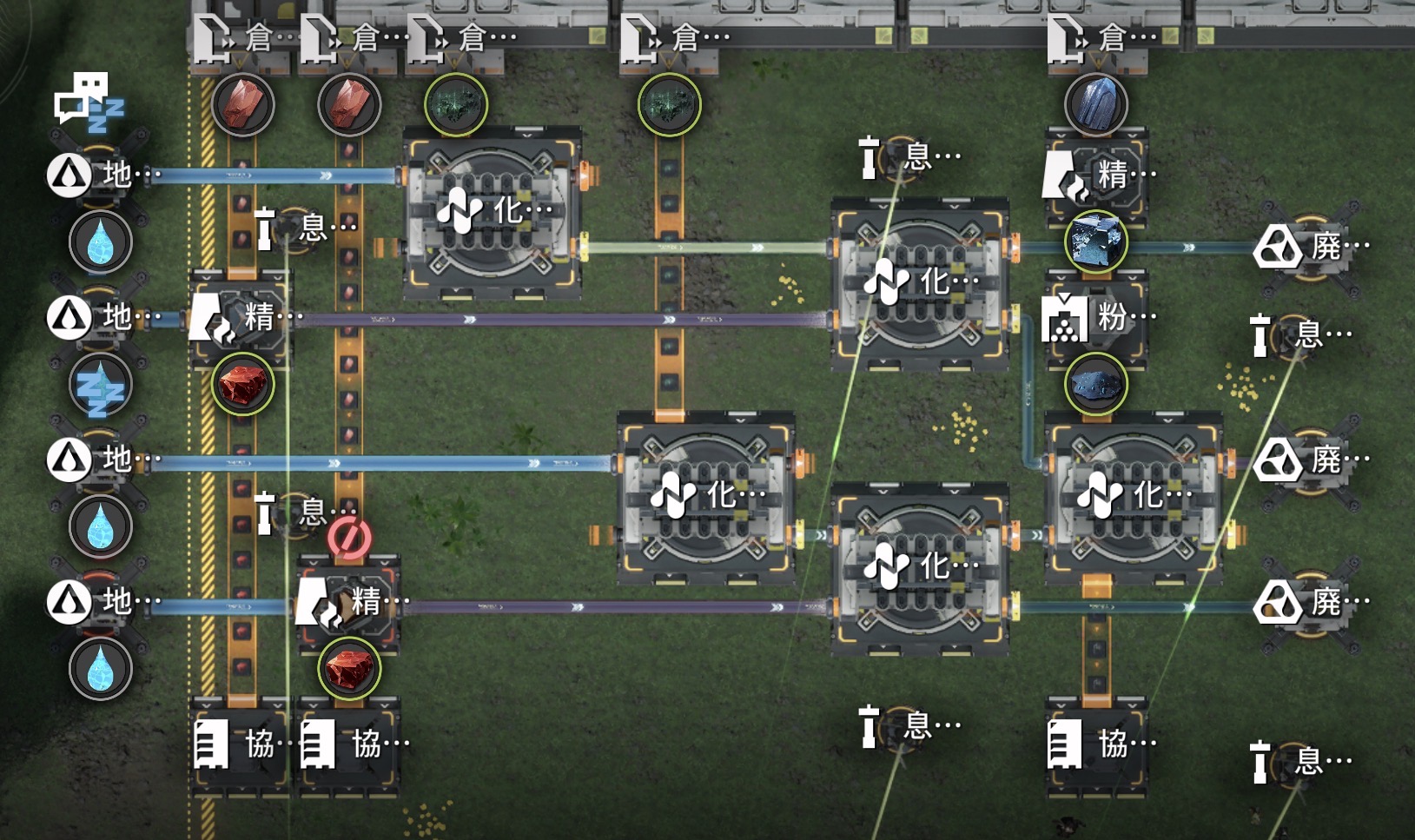Viewport: 1415px width, 840px height.
Task: Select the blue crystal ore item icon
Action: (x=1096, y=104)
